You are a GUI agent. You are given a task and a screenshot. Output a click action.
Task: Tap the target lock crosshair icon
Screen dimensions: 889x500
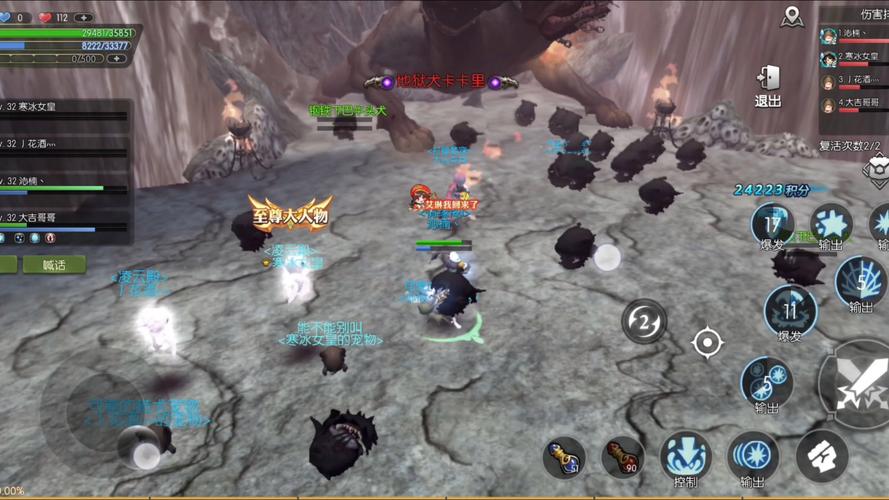pos(707,343)
